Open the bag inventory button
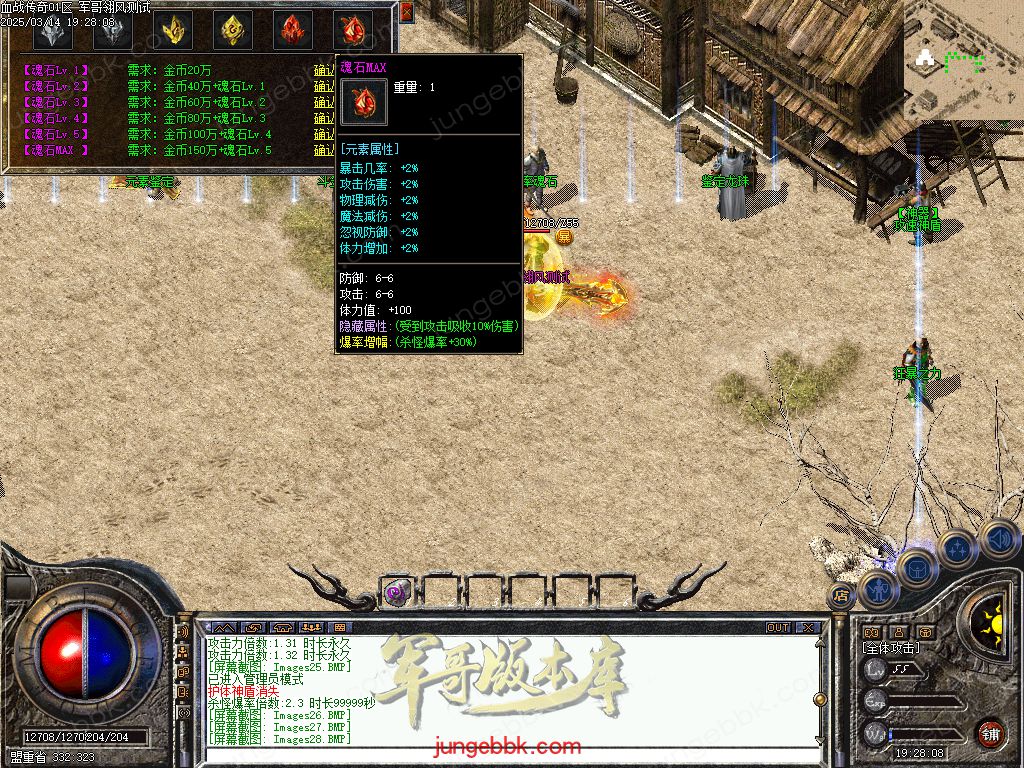This screenshot has width=1024, height=768. click(x=917, y=569)
